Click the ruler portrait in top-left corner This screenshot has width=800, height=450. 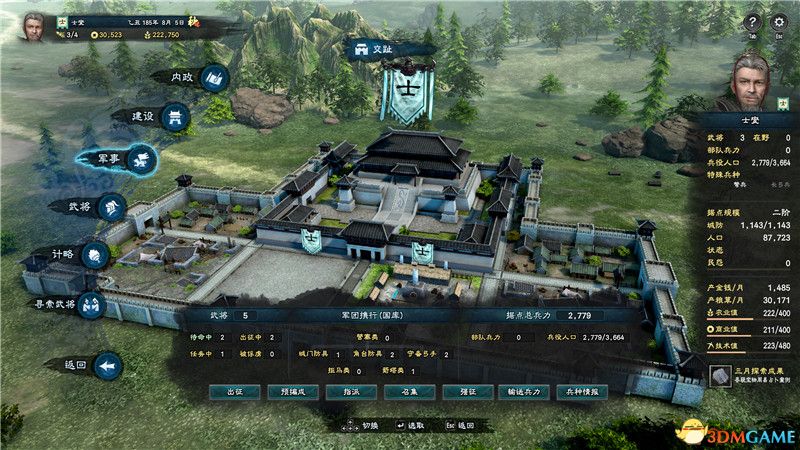(x=33, y=24)
